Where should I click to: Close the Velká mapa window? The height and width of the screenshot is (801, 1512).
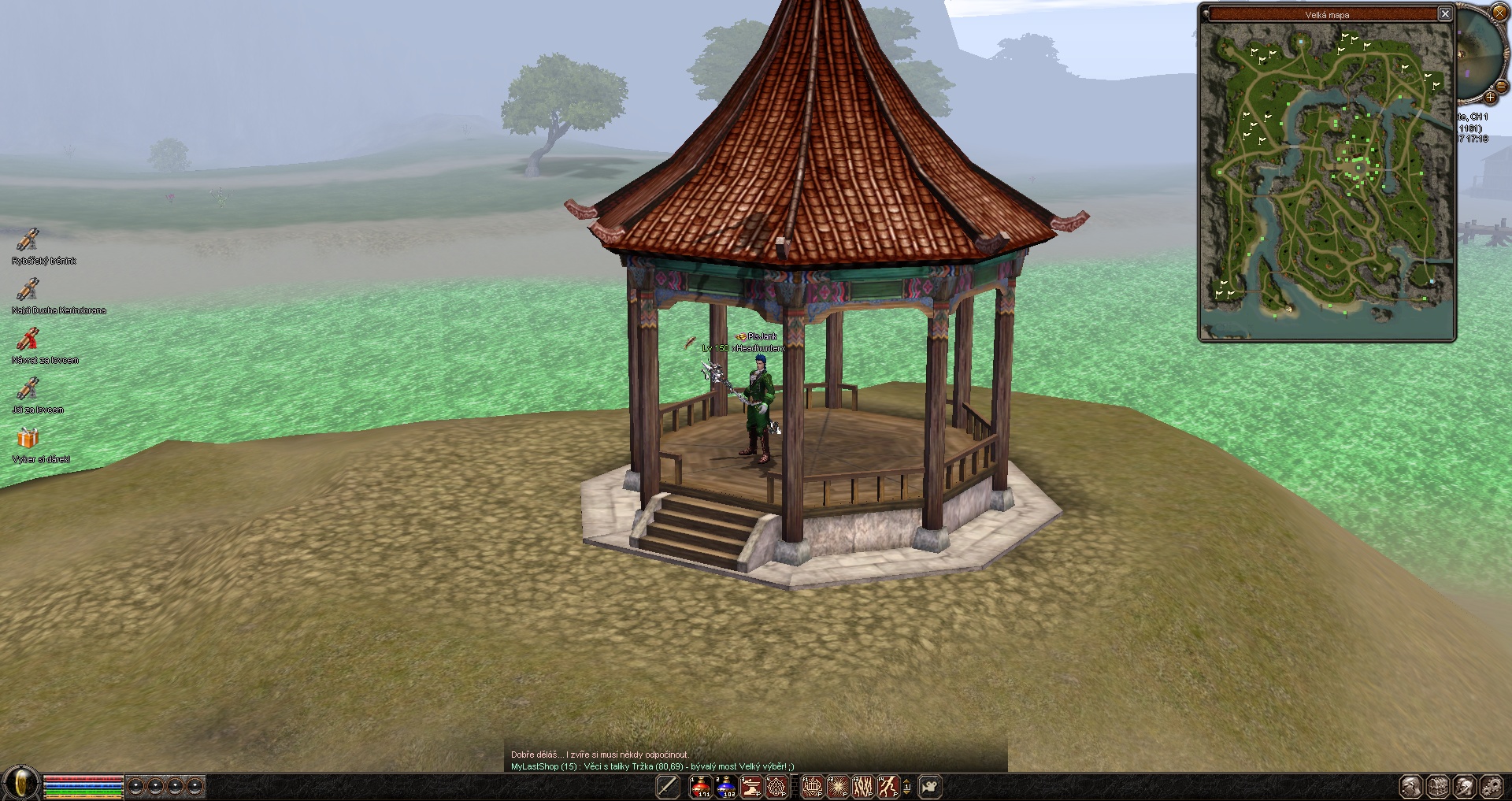click(1445, 13)
